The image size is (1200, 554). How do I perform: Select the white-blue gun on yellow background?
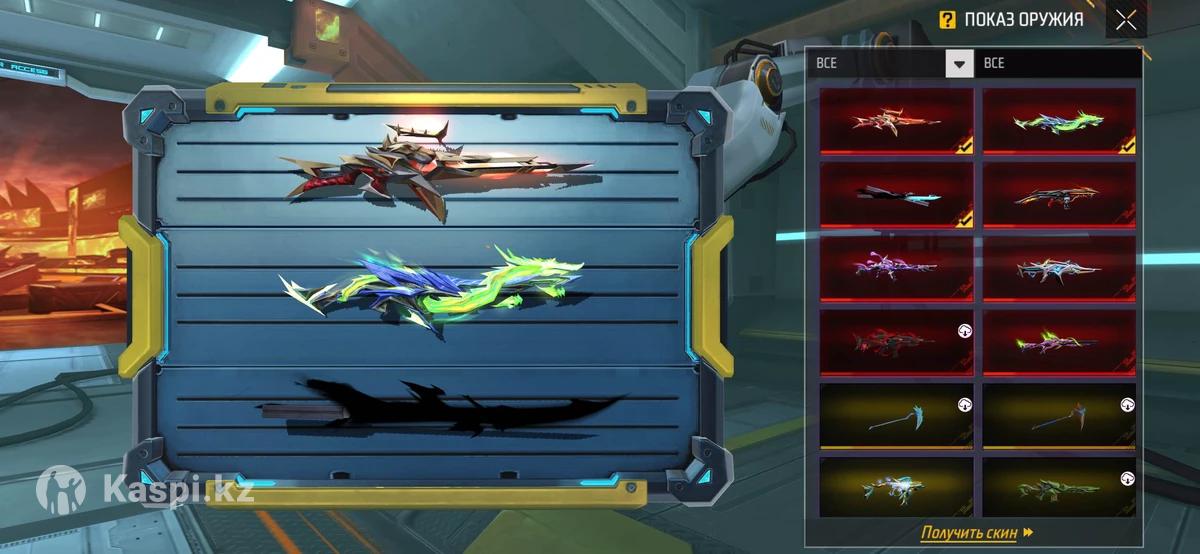(x=897, y=487)
